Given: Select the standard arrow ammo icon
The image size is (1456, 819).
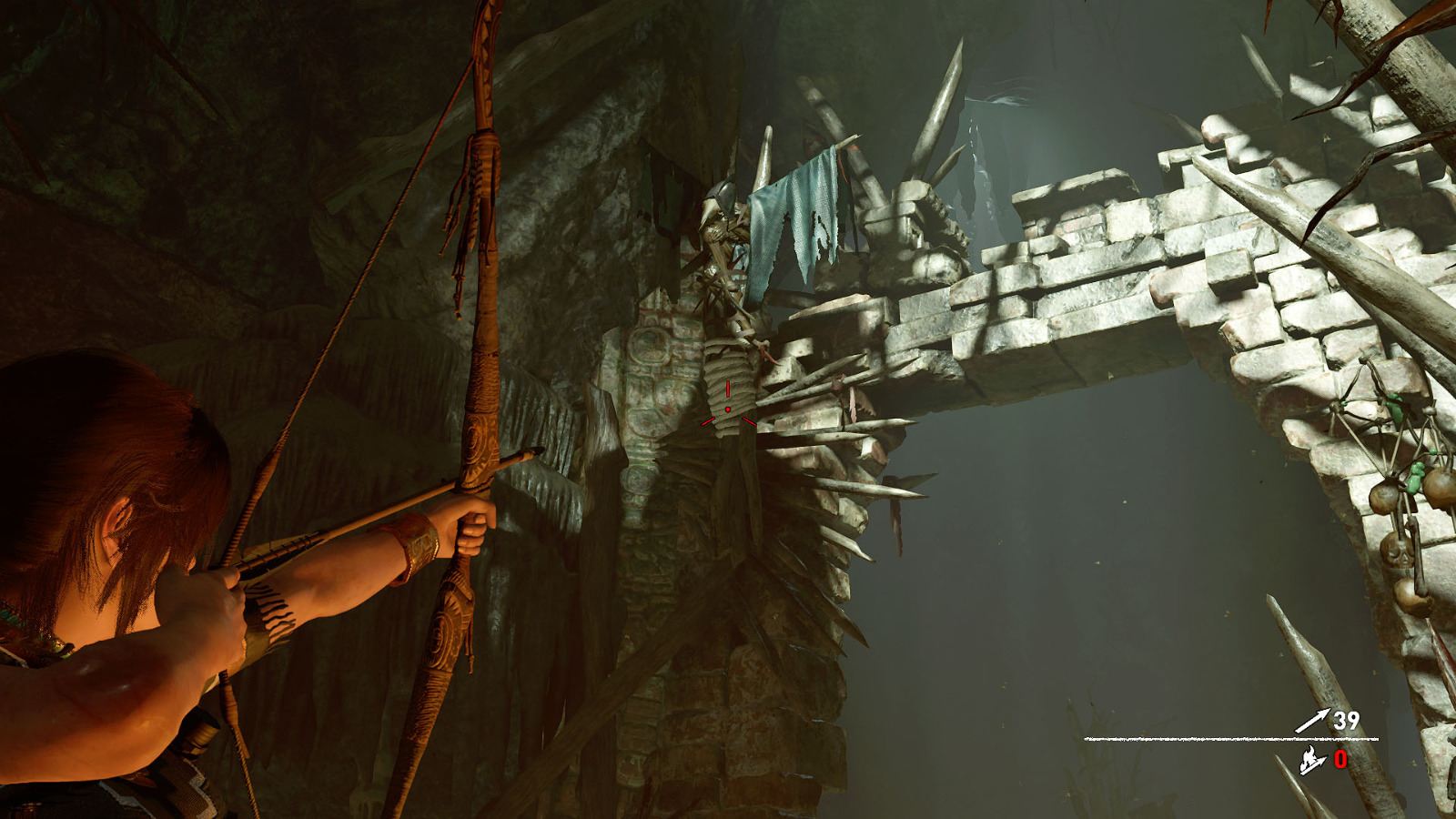Looking at the screenshot, I should 1310,719.
